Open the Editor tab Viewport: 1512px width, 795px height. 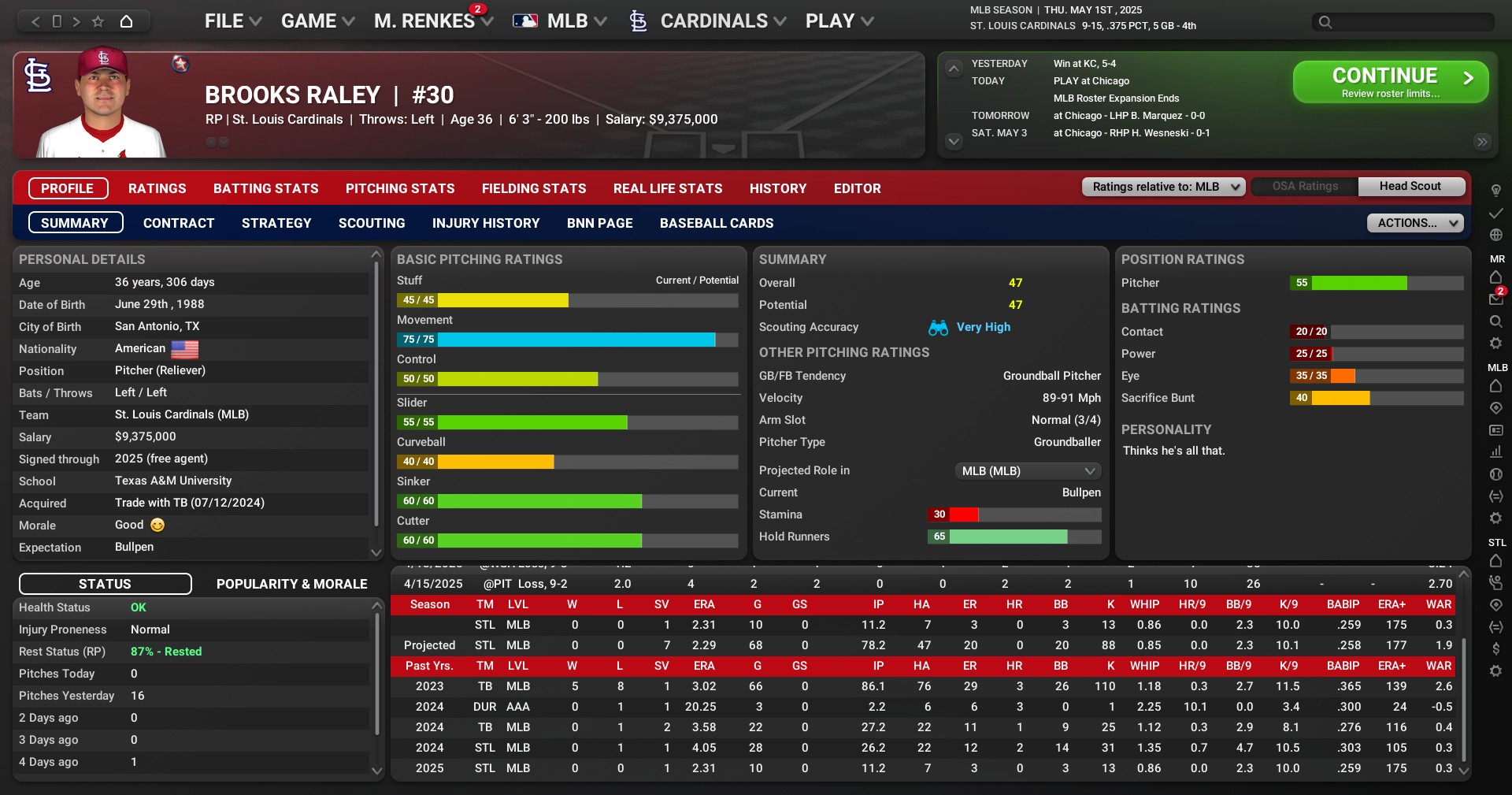pos(857,188)
